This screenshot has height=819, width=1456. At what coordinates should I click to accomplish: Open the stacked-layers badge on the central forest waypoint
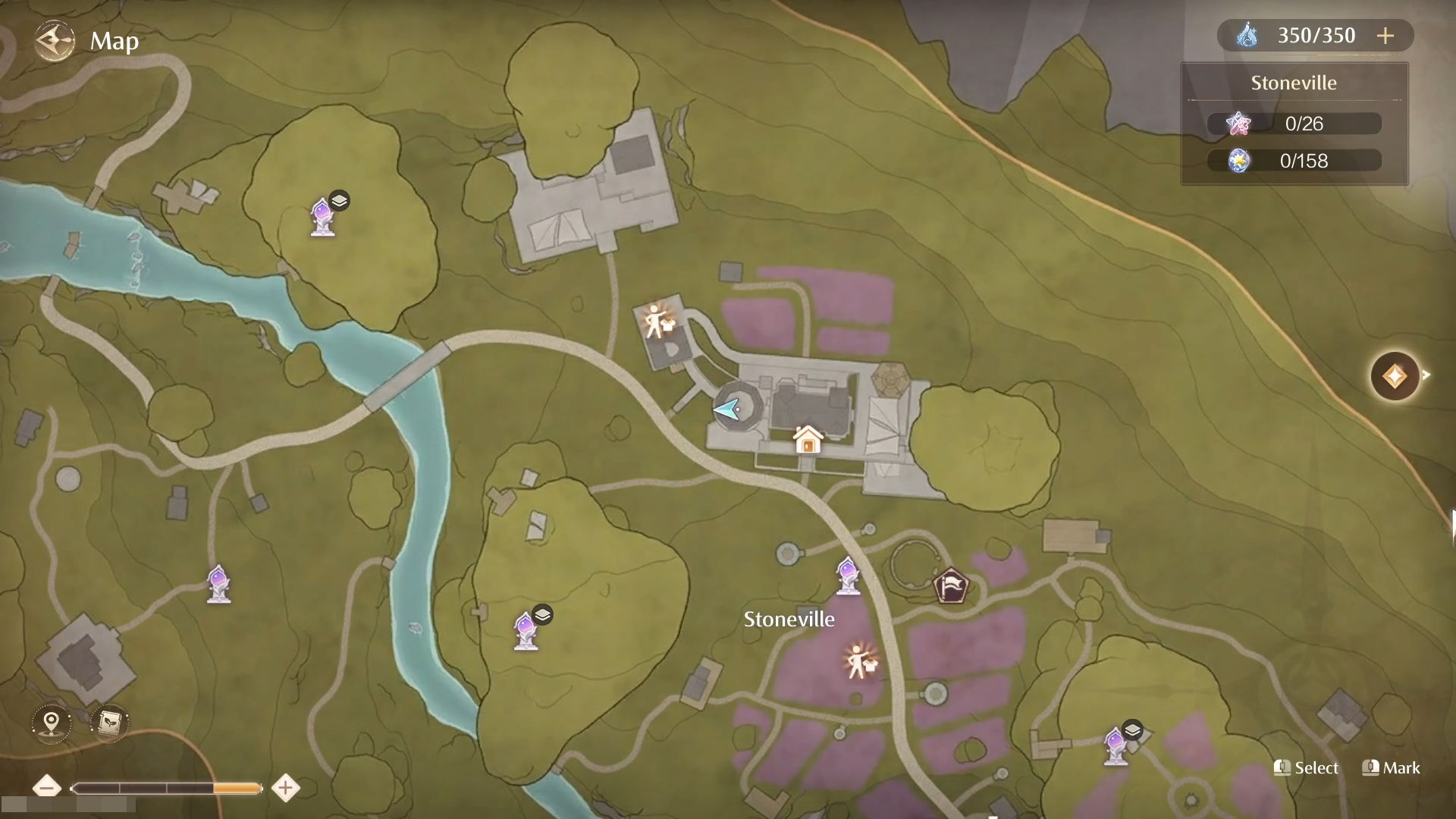[x=543, y=615]
